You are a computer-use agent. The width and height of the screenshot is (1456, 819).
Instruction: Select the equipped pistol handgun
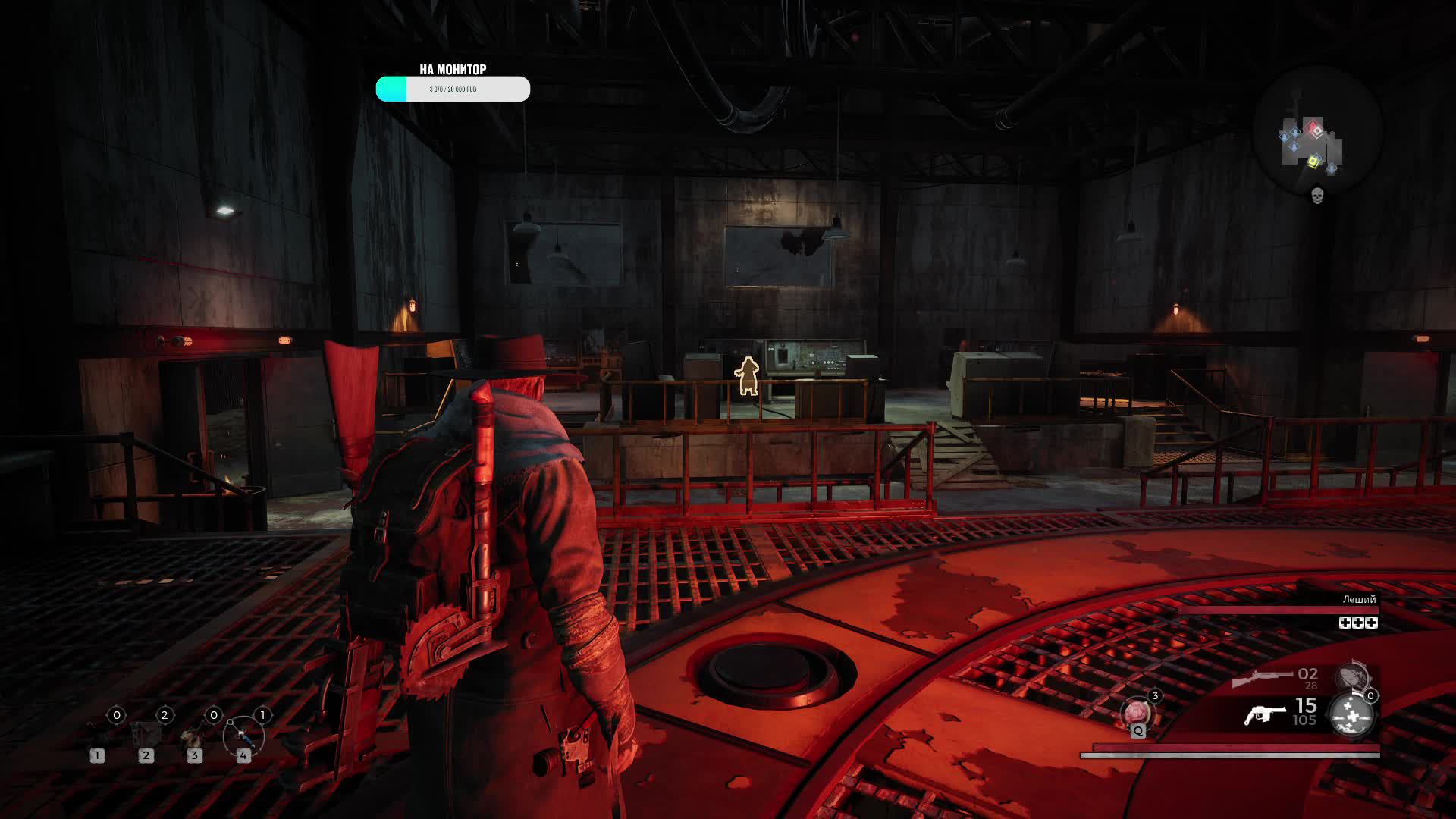[1265, 714]
